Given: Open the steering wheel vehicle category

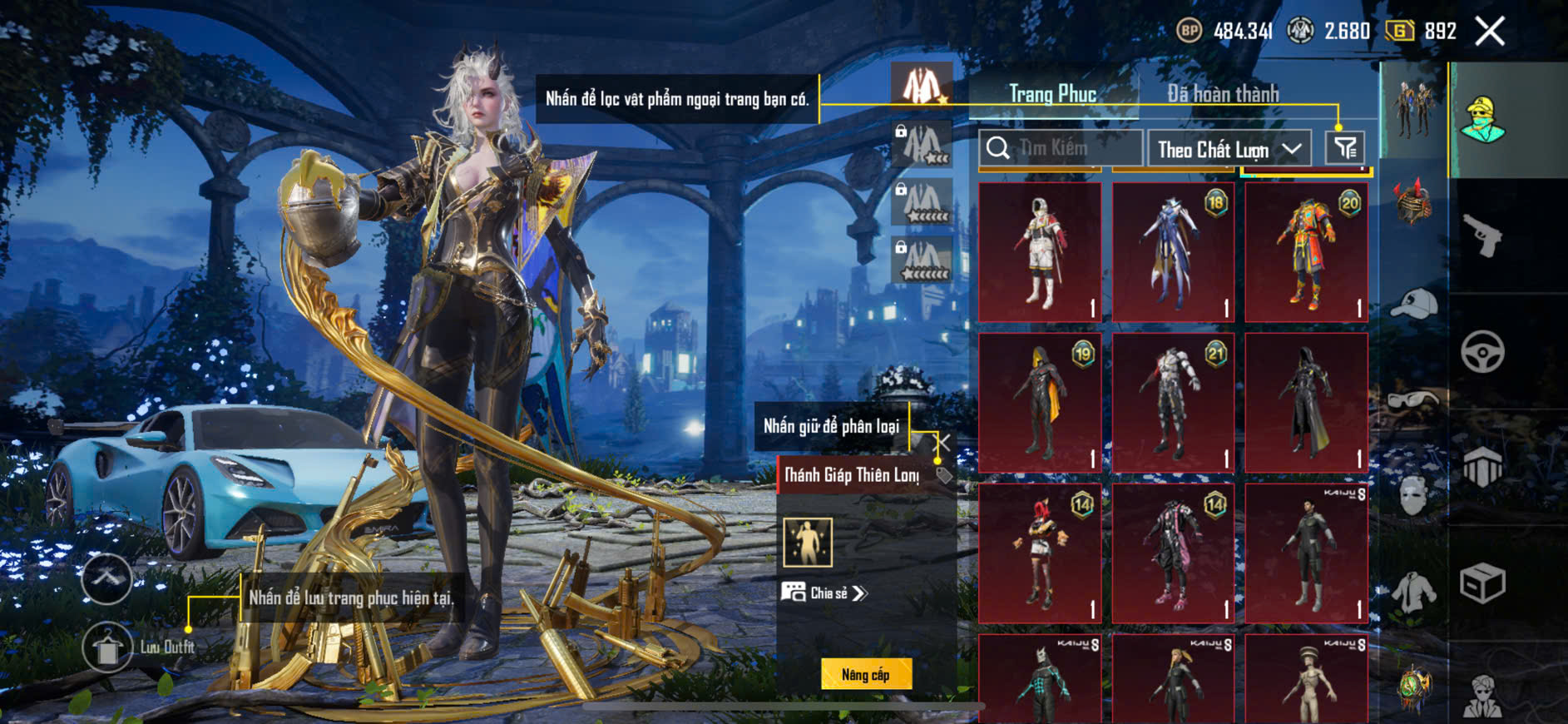Looking at the screenshot, I should point(1481,351).
